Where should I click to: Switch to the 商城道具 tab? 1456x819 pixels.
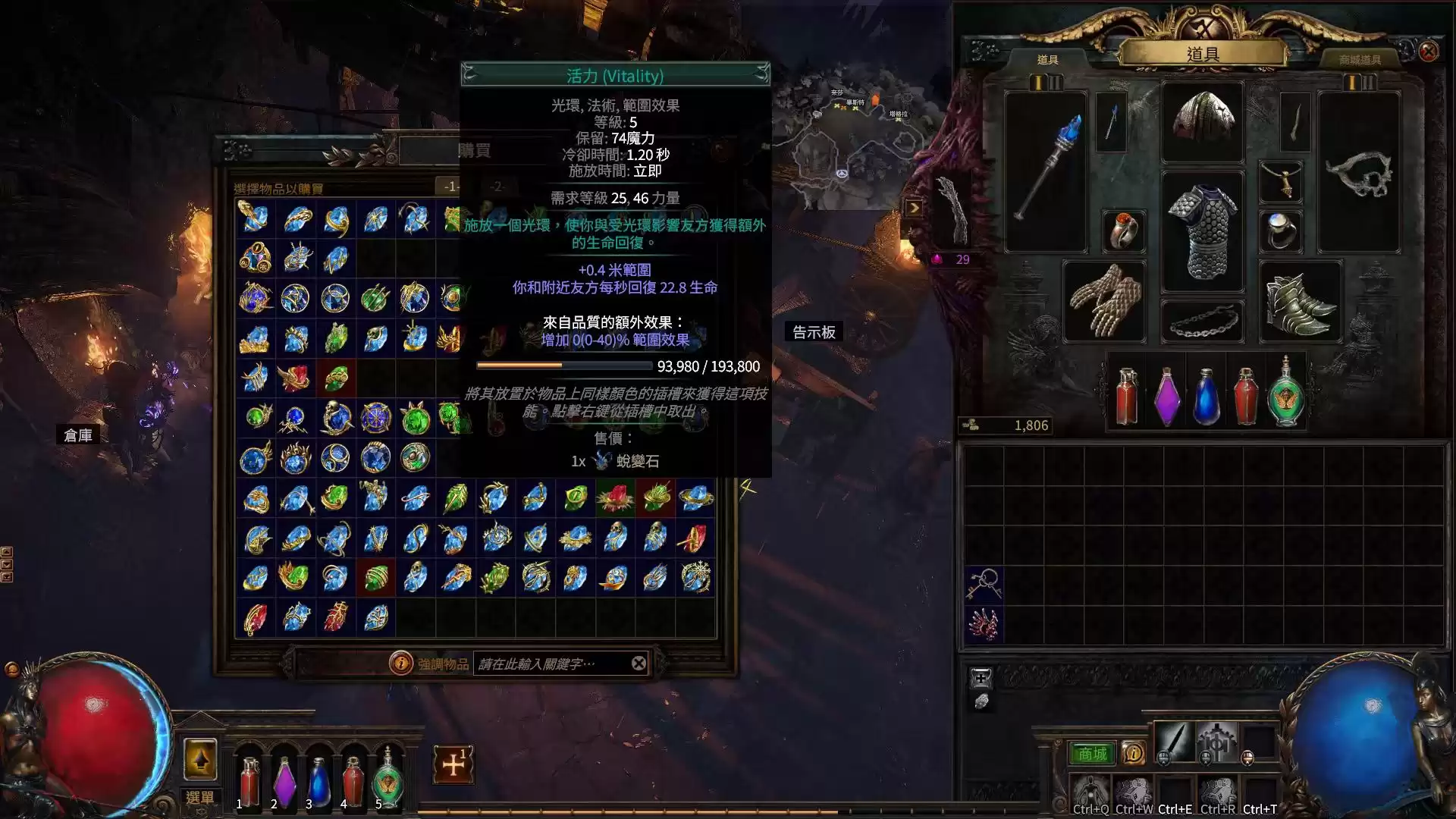pyautogui.click(x=1360, y=59)
